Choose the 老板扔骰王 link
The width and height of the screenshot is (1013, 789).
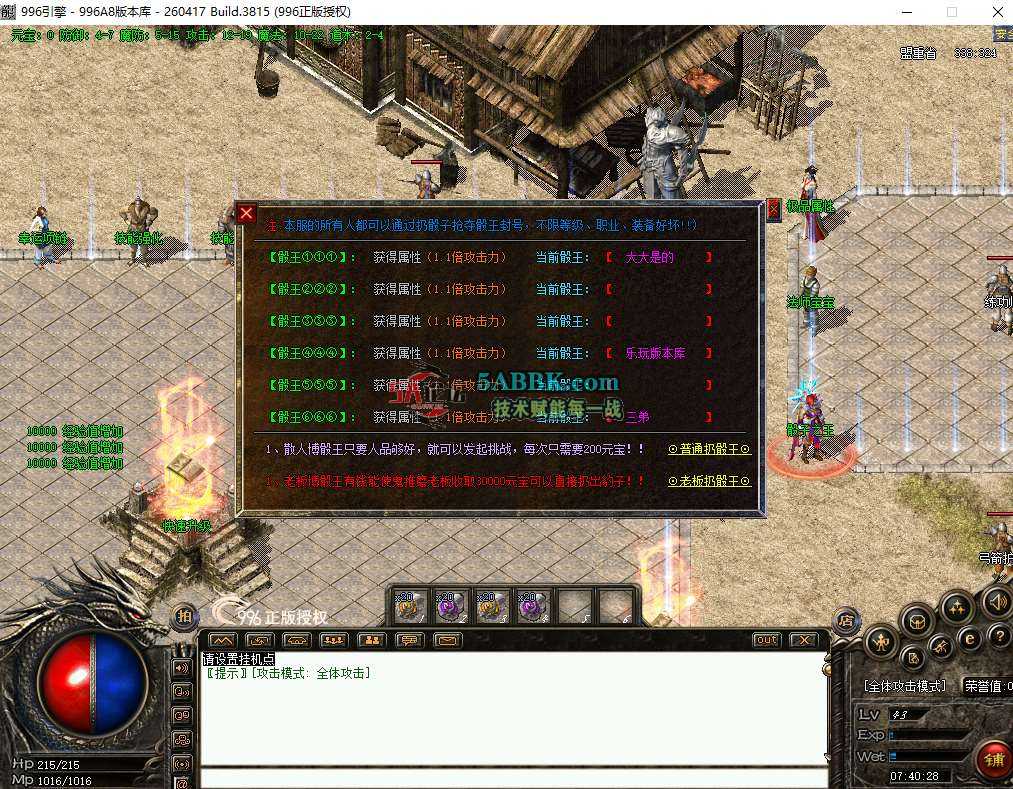[x=708, y=481]
